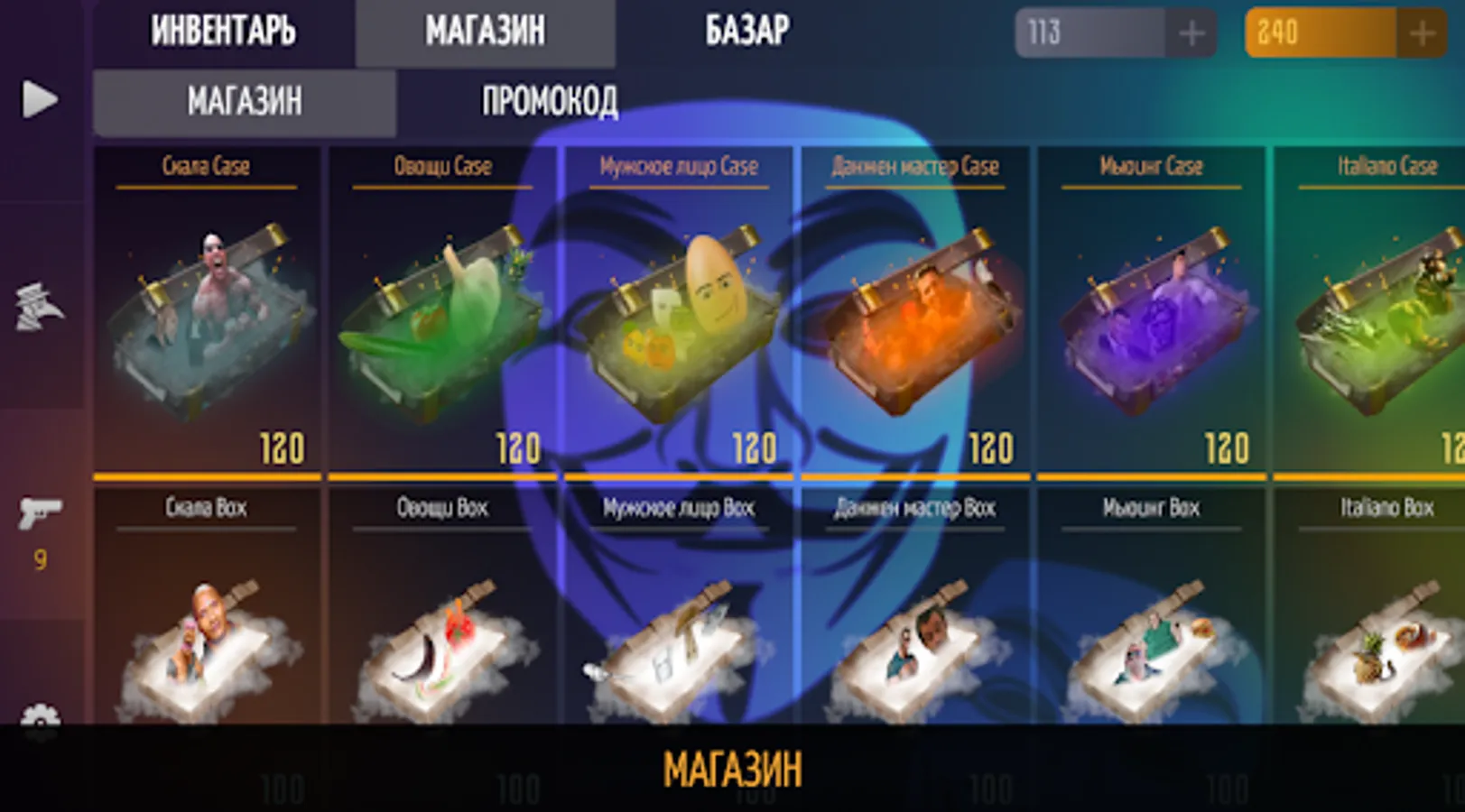This screenshot has width=1465, height=812.
Task: Open the БАЗАР tab
Action: (x=745, y=30)
